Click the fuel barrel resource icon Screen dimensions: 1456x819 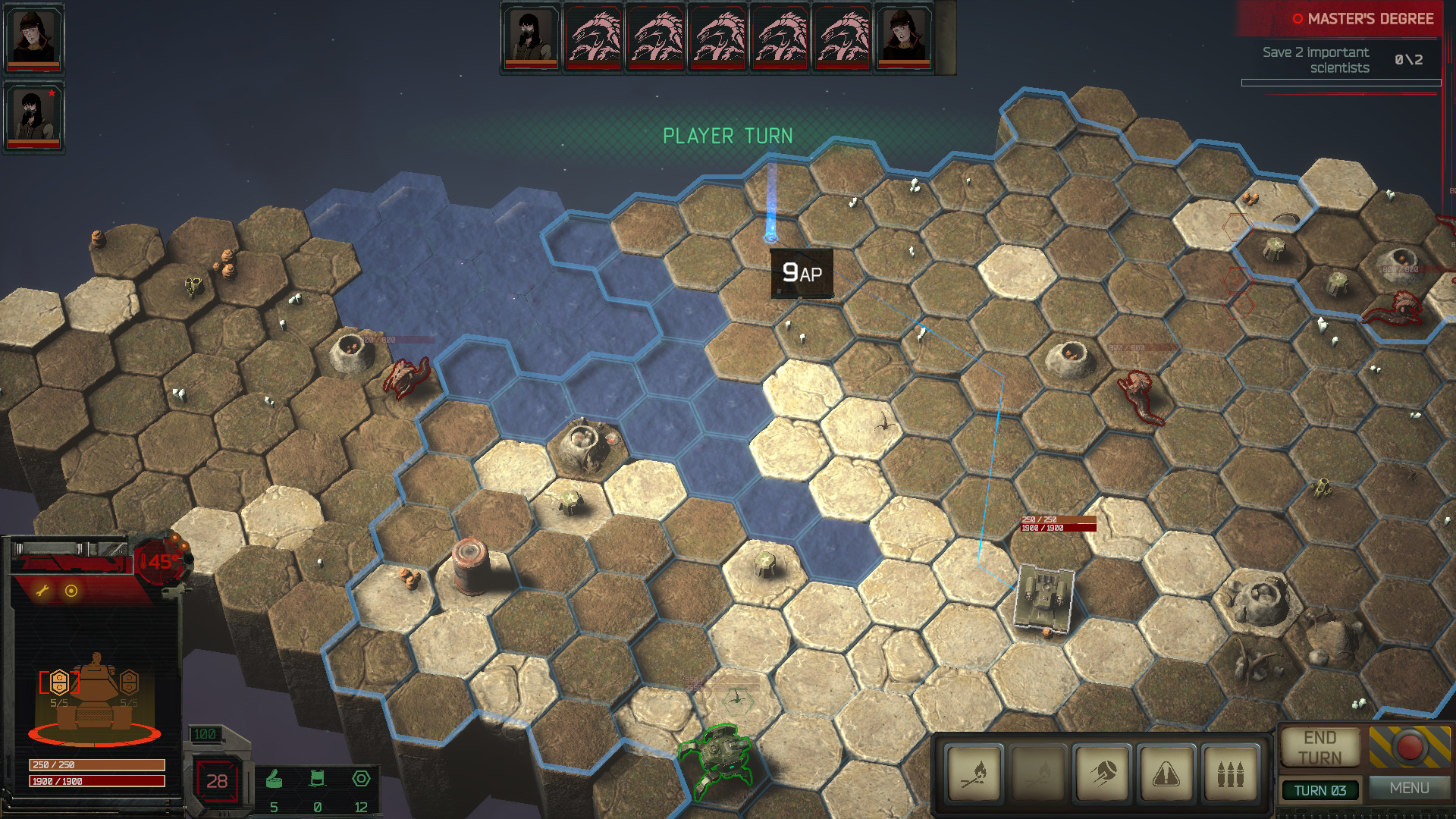(319, 777)
